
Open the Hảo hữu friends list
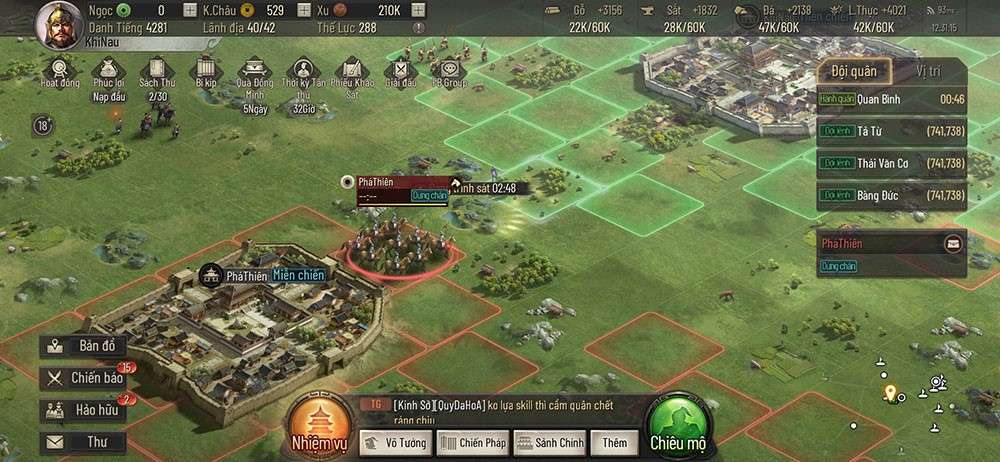coord(84,410)
